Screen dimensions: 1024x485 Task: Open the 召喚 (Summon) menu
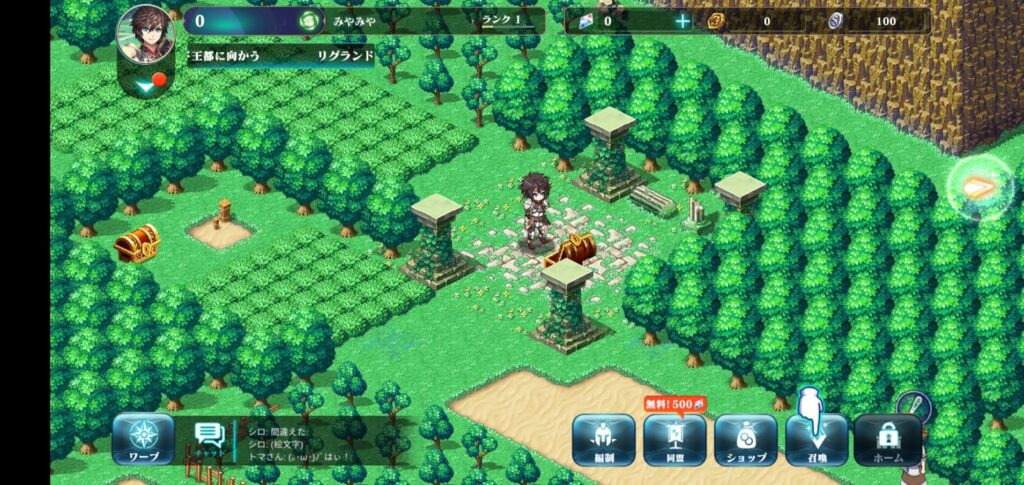coord(816,440)
